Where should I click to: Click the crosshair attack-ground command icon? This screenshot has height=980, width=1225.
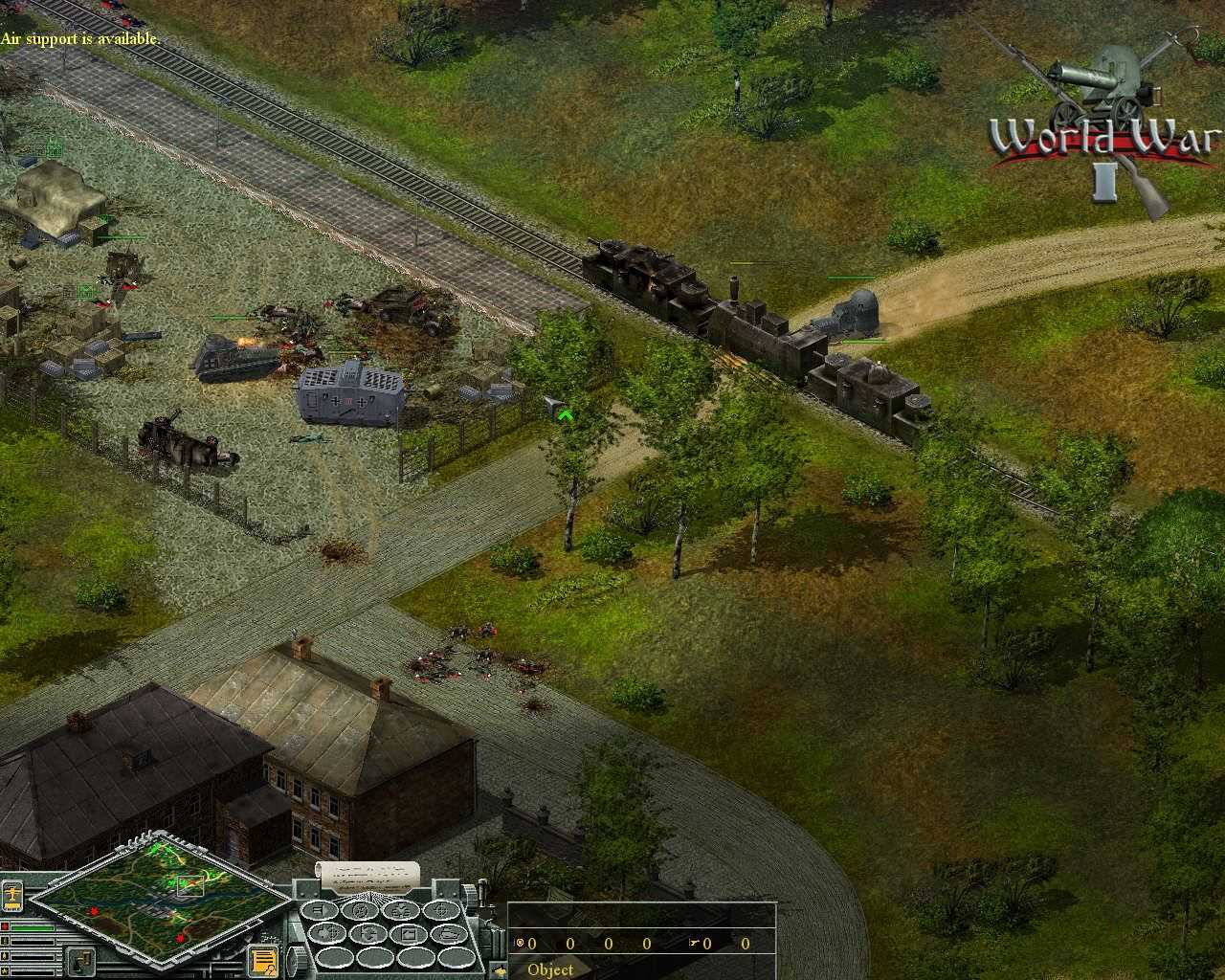[440, 911]
